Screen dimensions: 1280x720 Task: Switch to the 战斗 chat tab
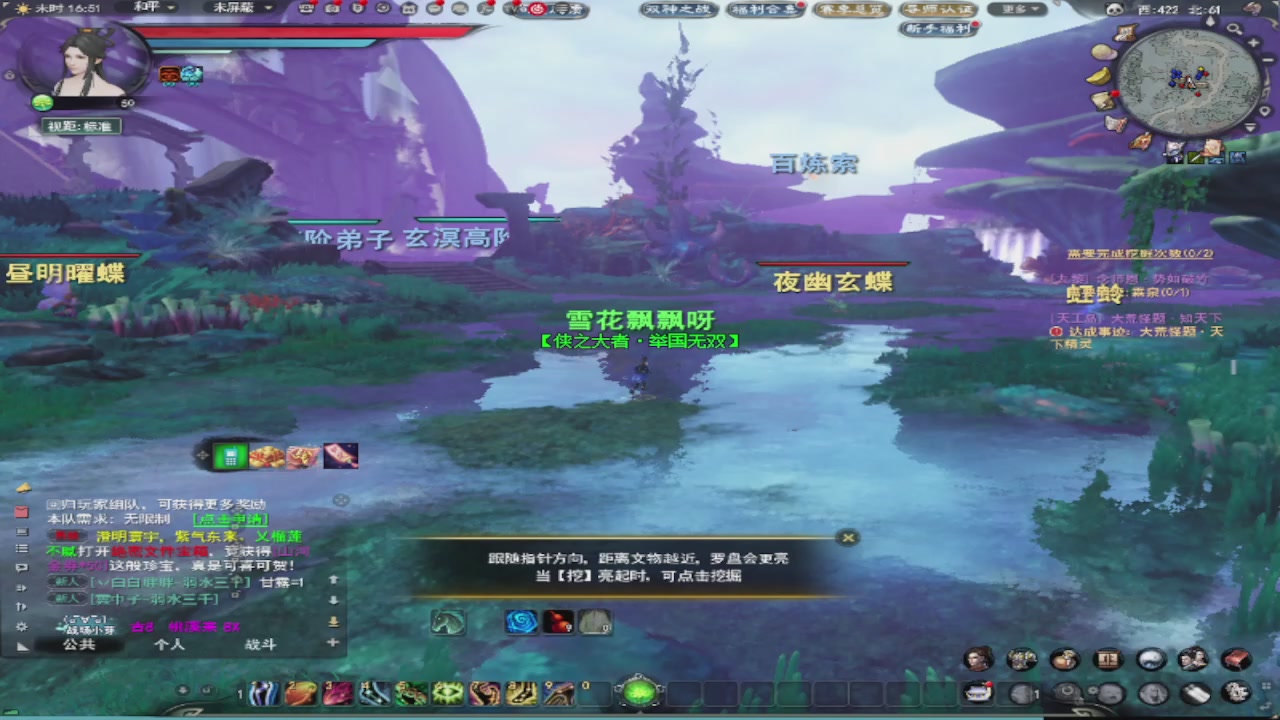(x=260, y=645)
